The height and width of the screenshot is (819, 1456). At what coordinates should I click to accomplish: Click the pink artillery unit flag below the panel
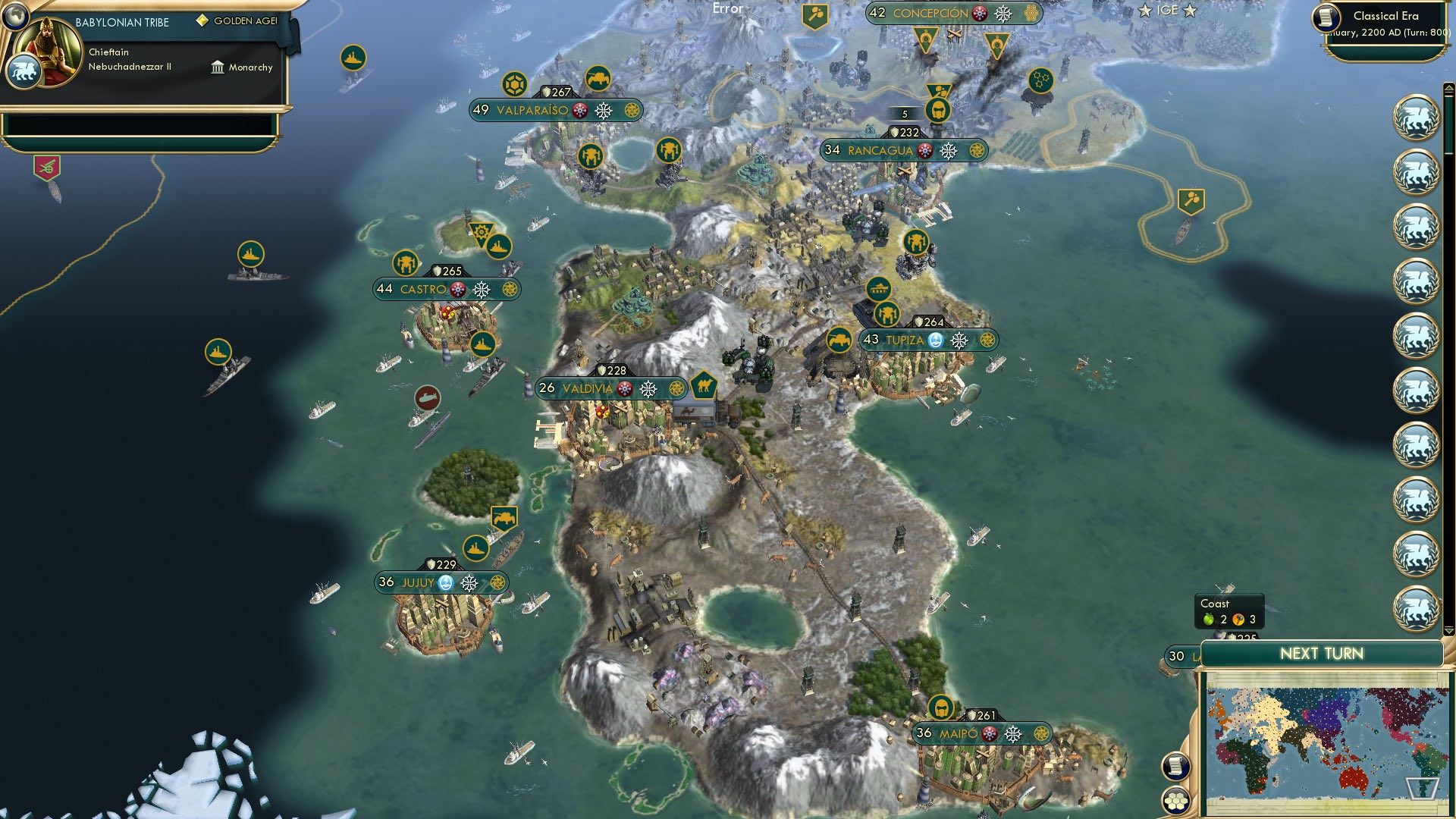pyautogui.click(x=47, y=165)
